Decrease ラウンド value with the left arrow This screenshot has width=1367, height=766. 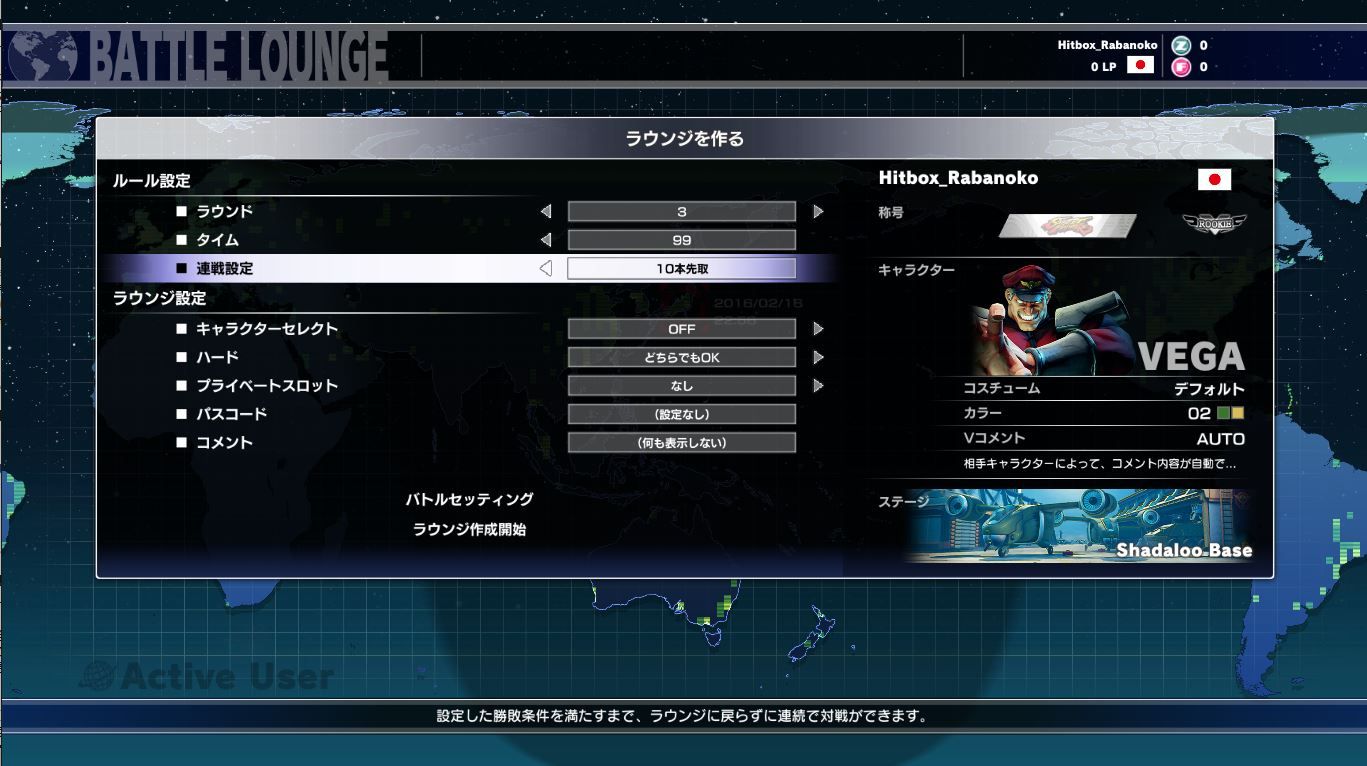[546, 211]
